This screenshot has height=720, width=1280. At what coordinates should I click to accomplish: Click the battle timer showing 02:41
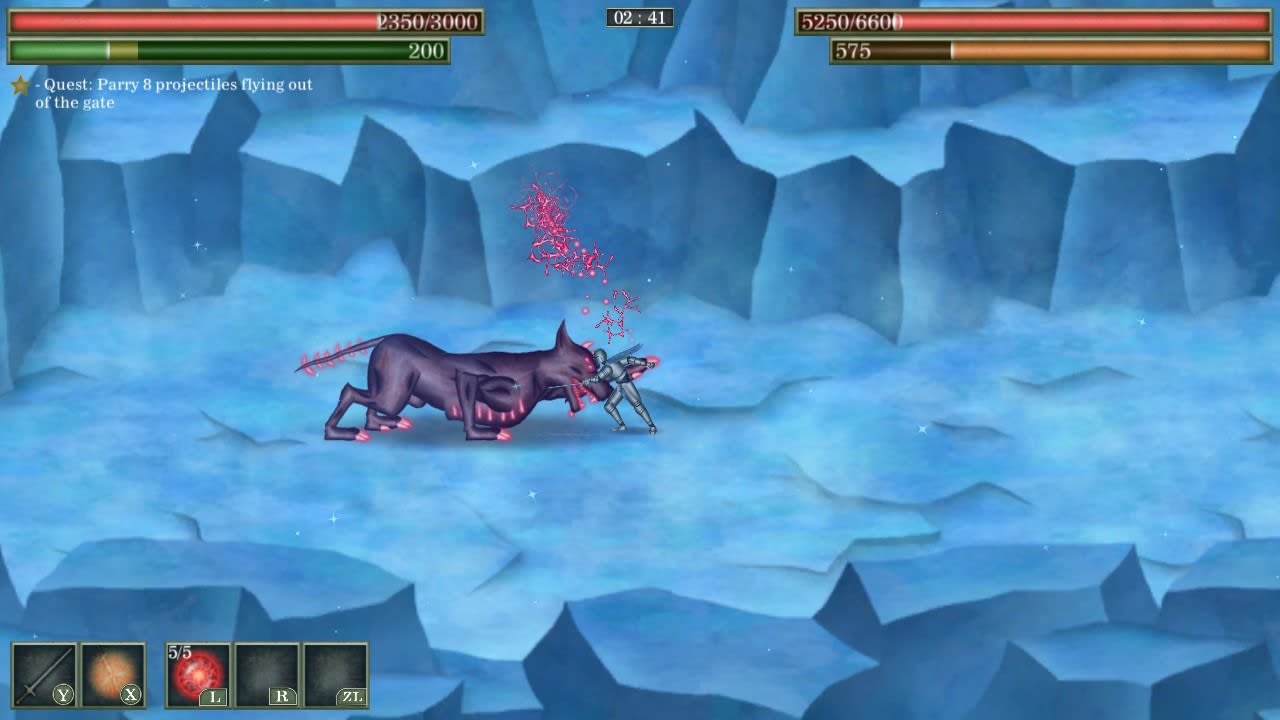click(638, 17)
